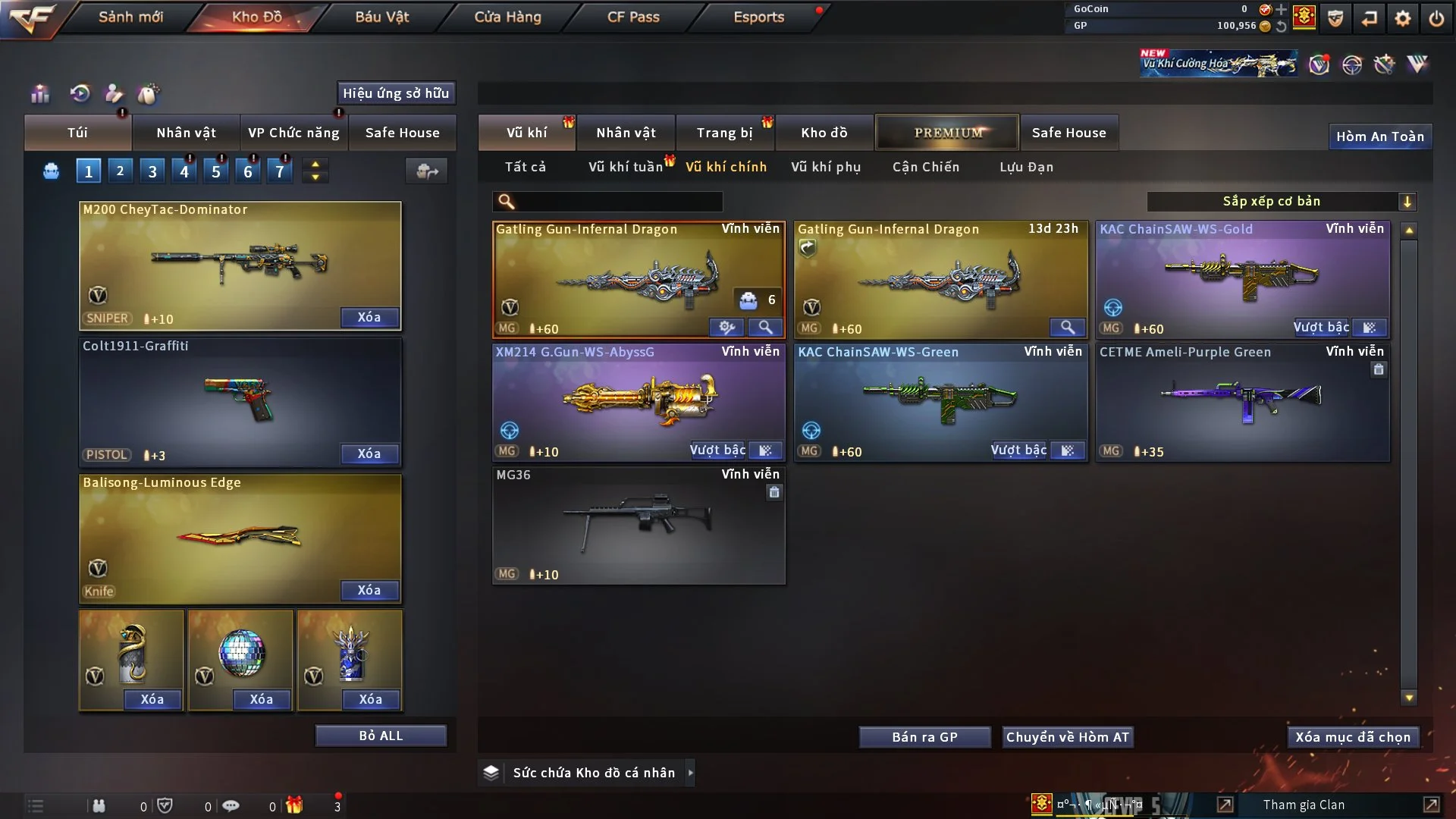Filter by Cận Chiến melee weapons
The width and height of the screenshot is (1456, 819).
926,167
